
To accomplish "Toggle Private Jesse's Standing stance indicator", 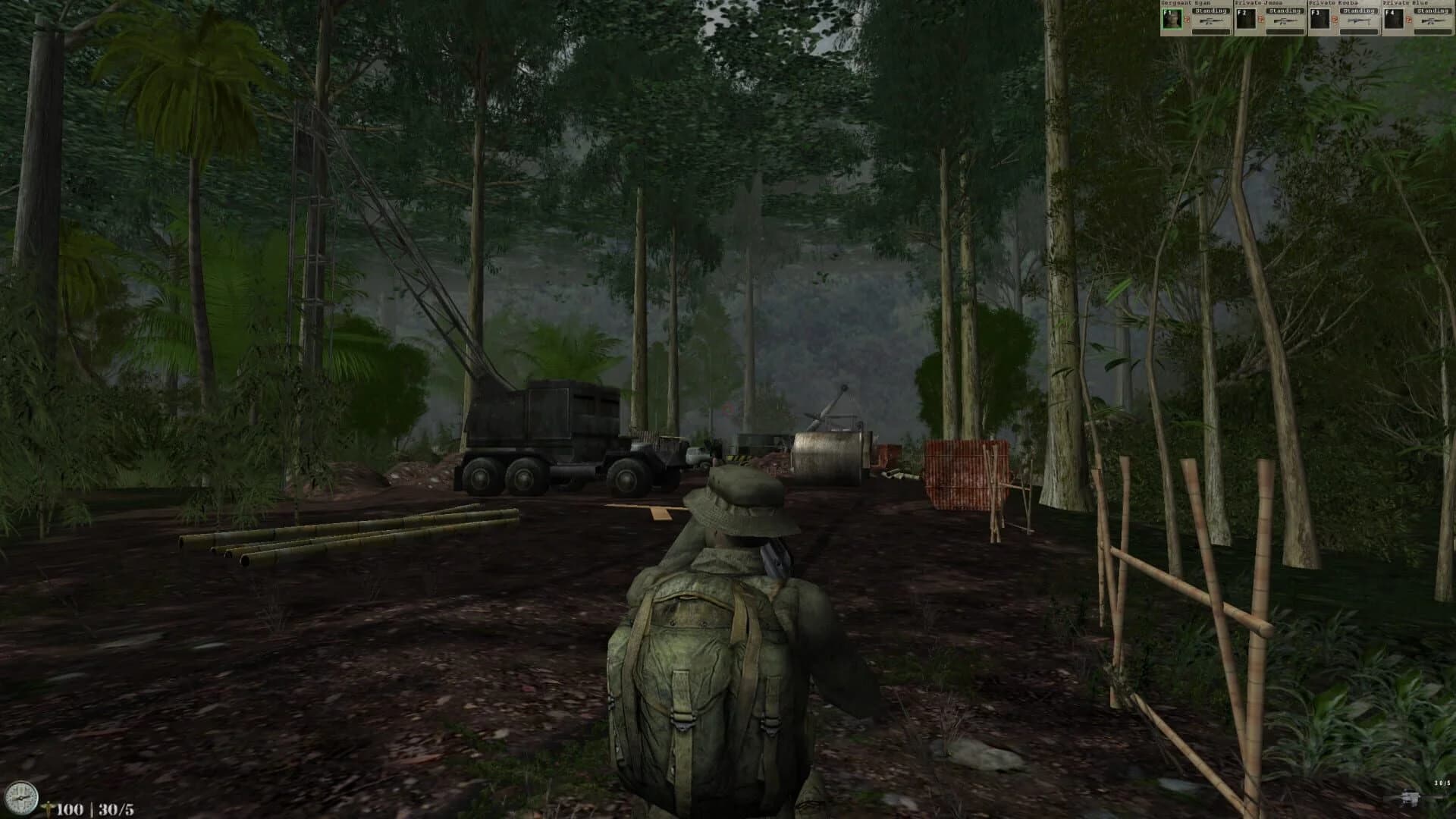I will (1285, 11).
